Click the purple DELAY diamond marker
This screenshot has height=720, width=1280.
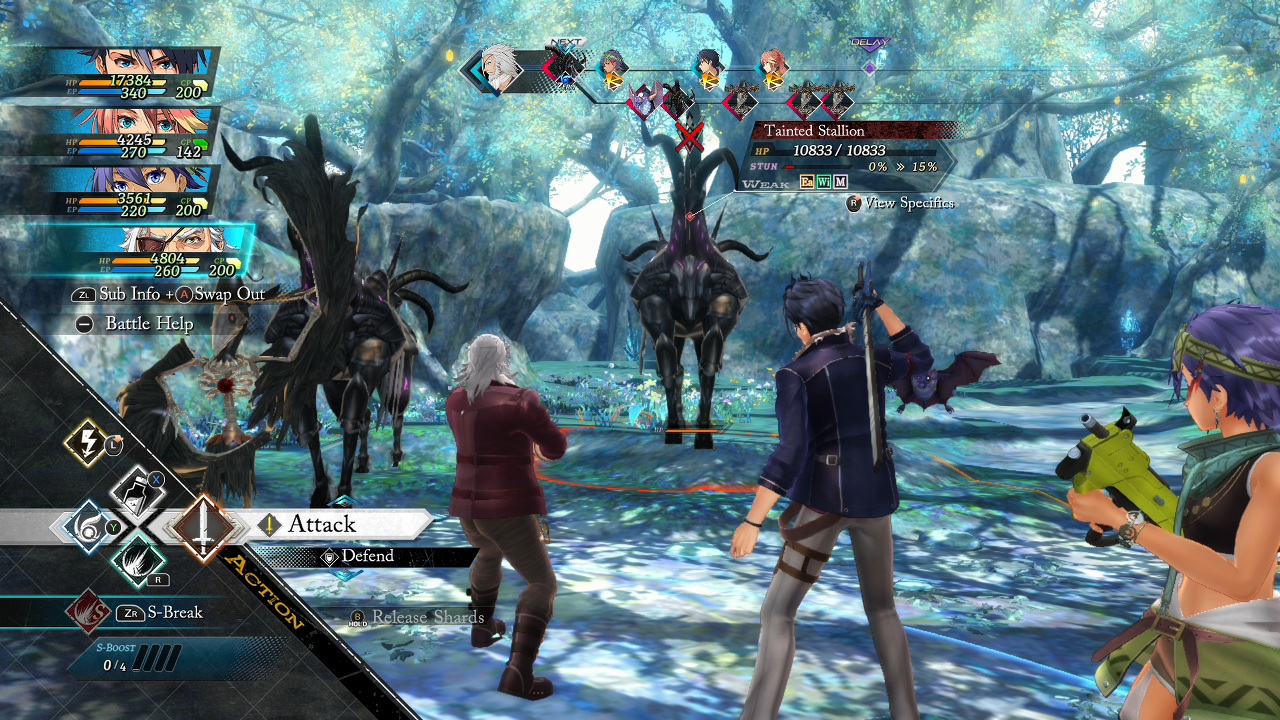coord(870,66)
